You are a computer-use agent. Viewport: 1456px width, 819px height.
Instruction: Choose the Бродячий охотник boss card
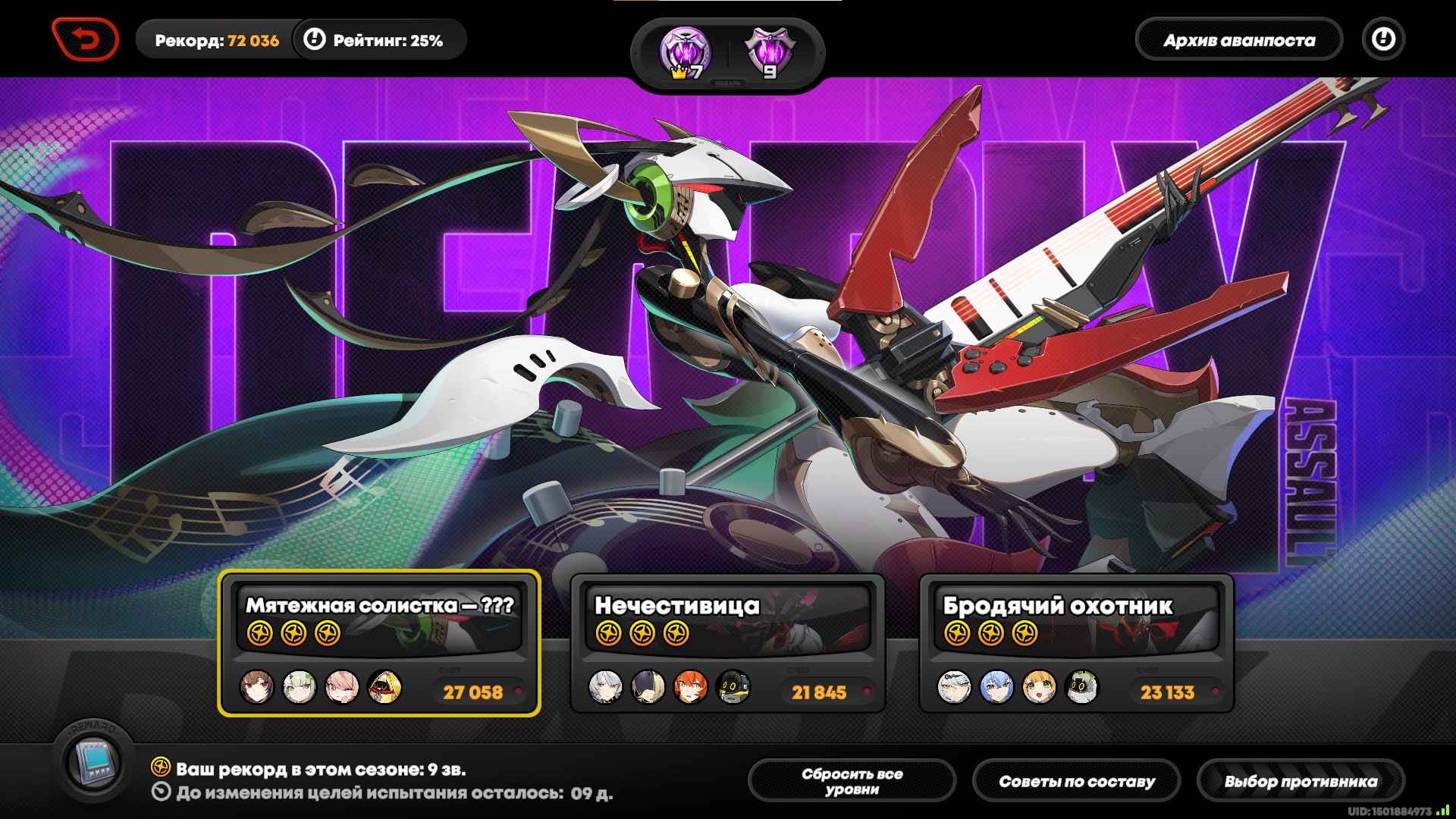(x=1076, y=642)
